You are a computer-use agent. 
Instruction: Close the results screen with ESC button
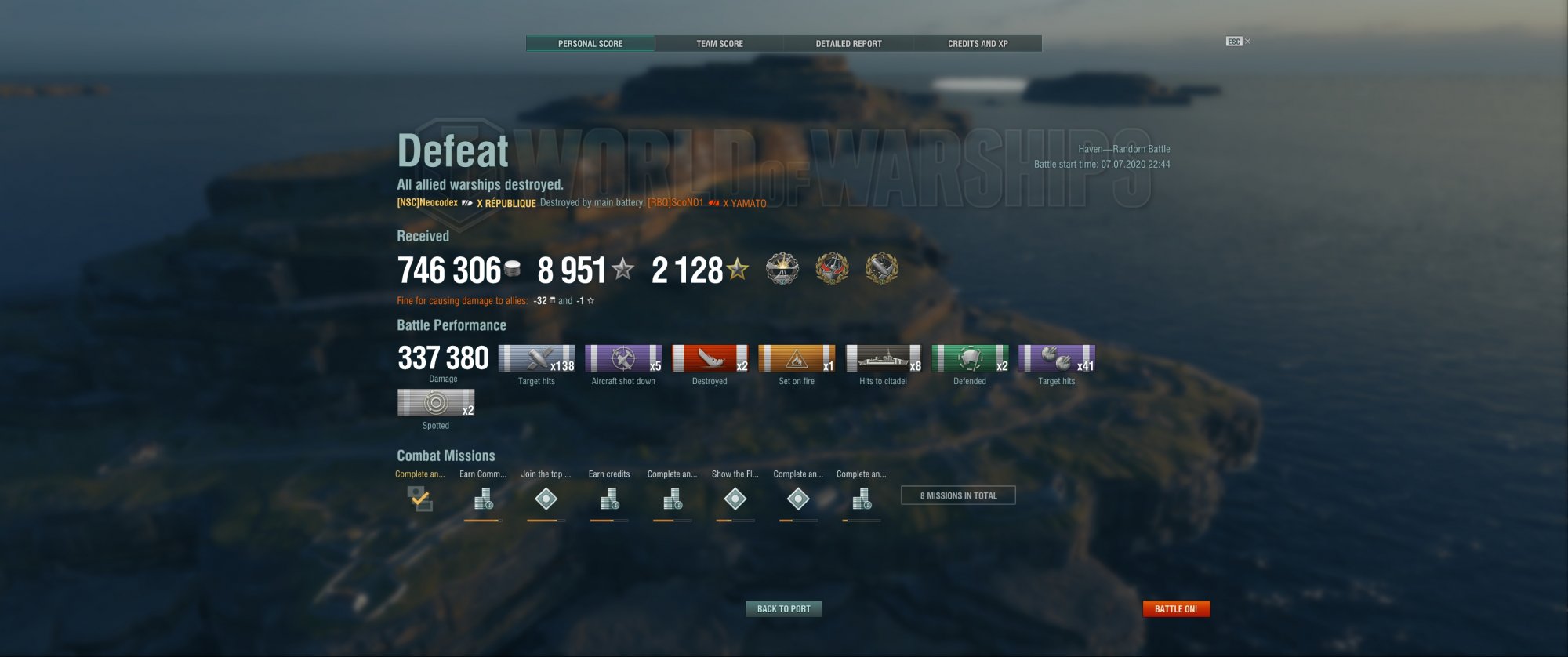[1235, 42]
